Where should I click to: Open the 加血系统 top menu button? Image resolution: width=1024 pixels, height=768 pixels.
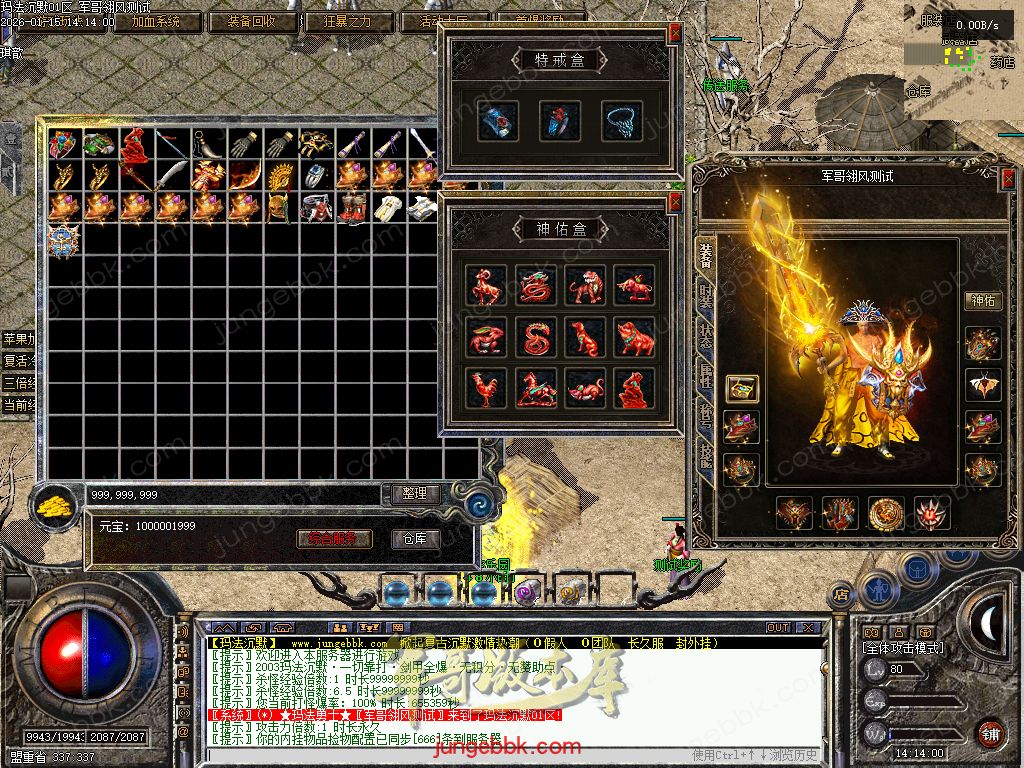pyautogui.click(x=156, y=21)
